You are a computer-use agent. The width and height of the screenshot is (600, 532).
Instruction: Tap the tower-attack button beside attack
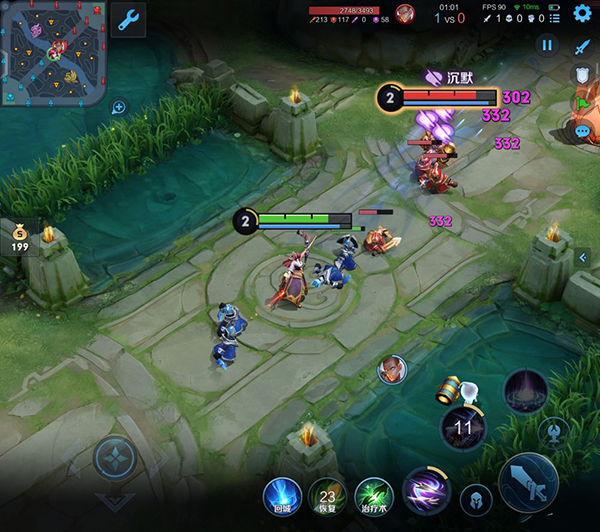(x=553, y=432)
